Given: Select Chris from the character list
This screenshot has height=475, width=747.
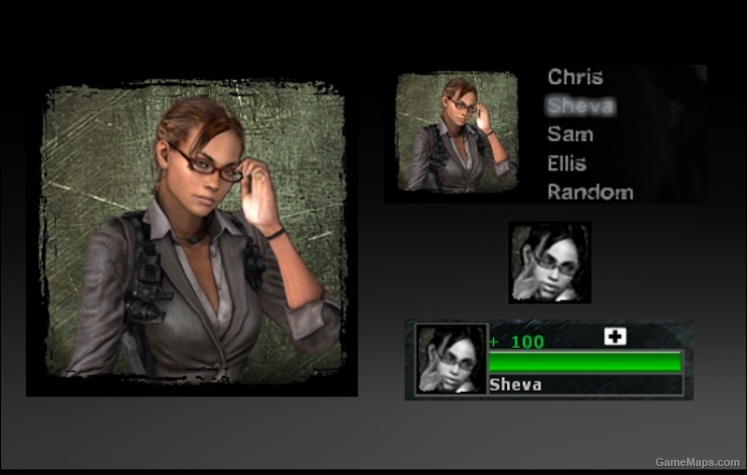Looking at the screenshot, I should tap(575, 77).
